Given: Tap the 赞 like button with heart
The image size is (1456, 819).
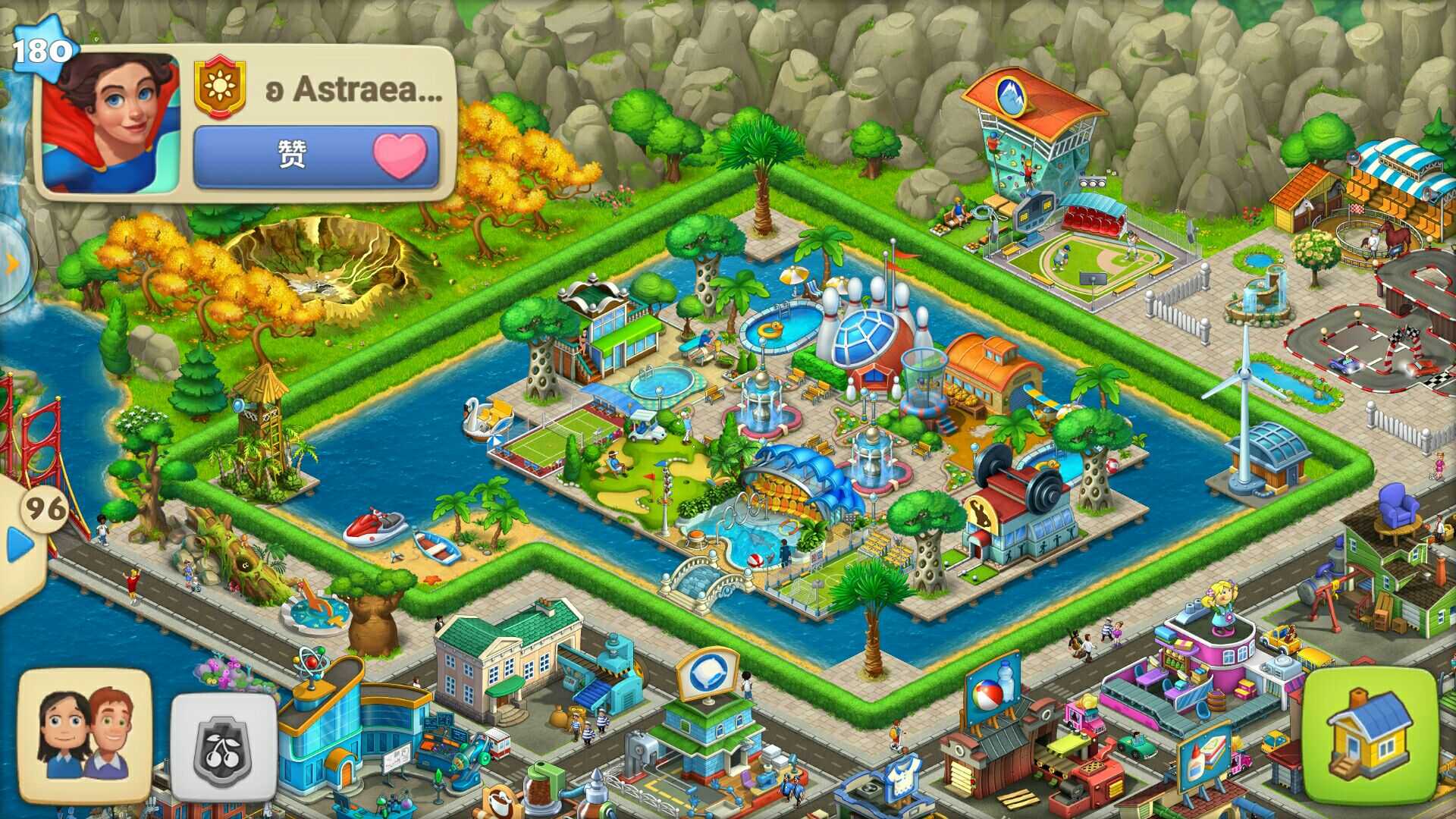Looking at the screenshot, I should (316, 156).
